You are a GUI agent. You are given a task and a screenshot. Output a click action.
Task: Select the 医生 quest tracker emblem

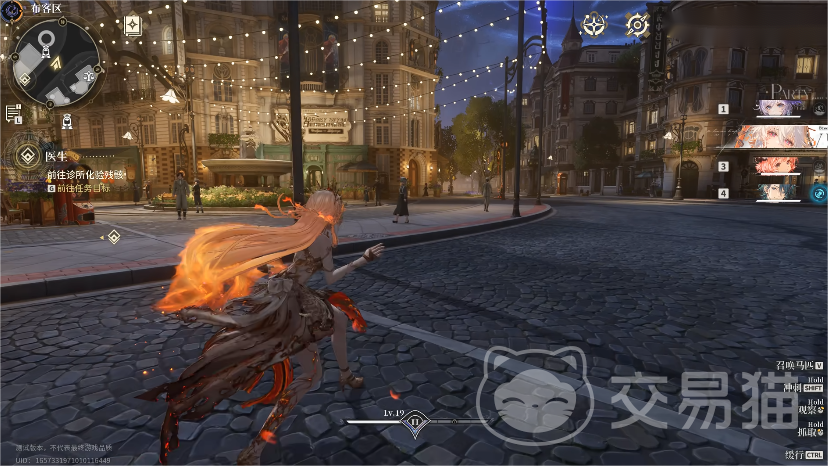(x=25, y=155)
